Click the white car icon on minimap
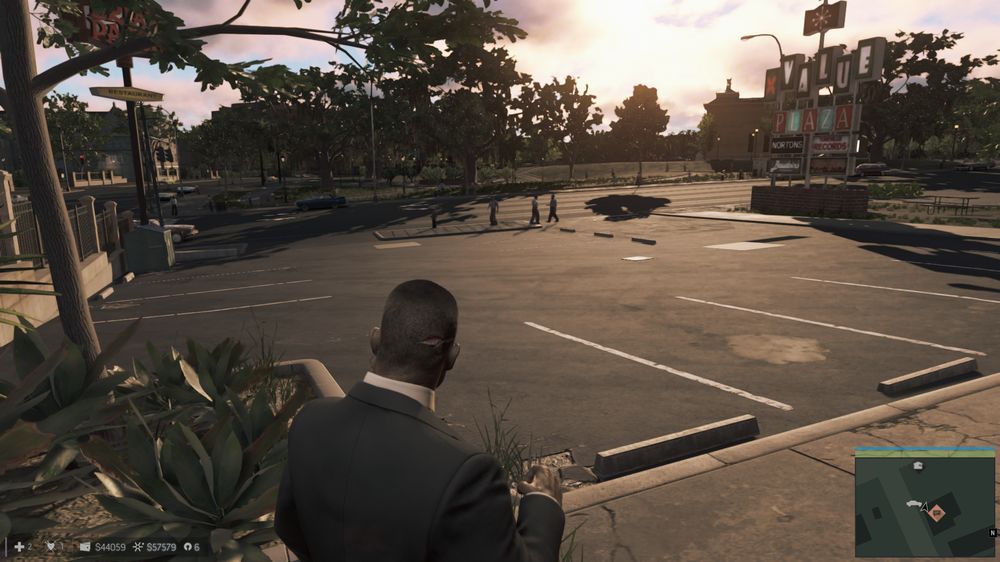 coord(915,504)
